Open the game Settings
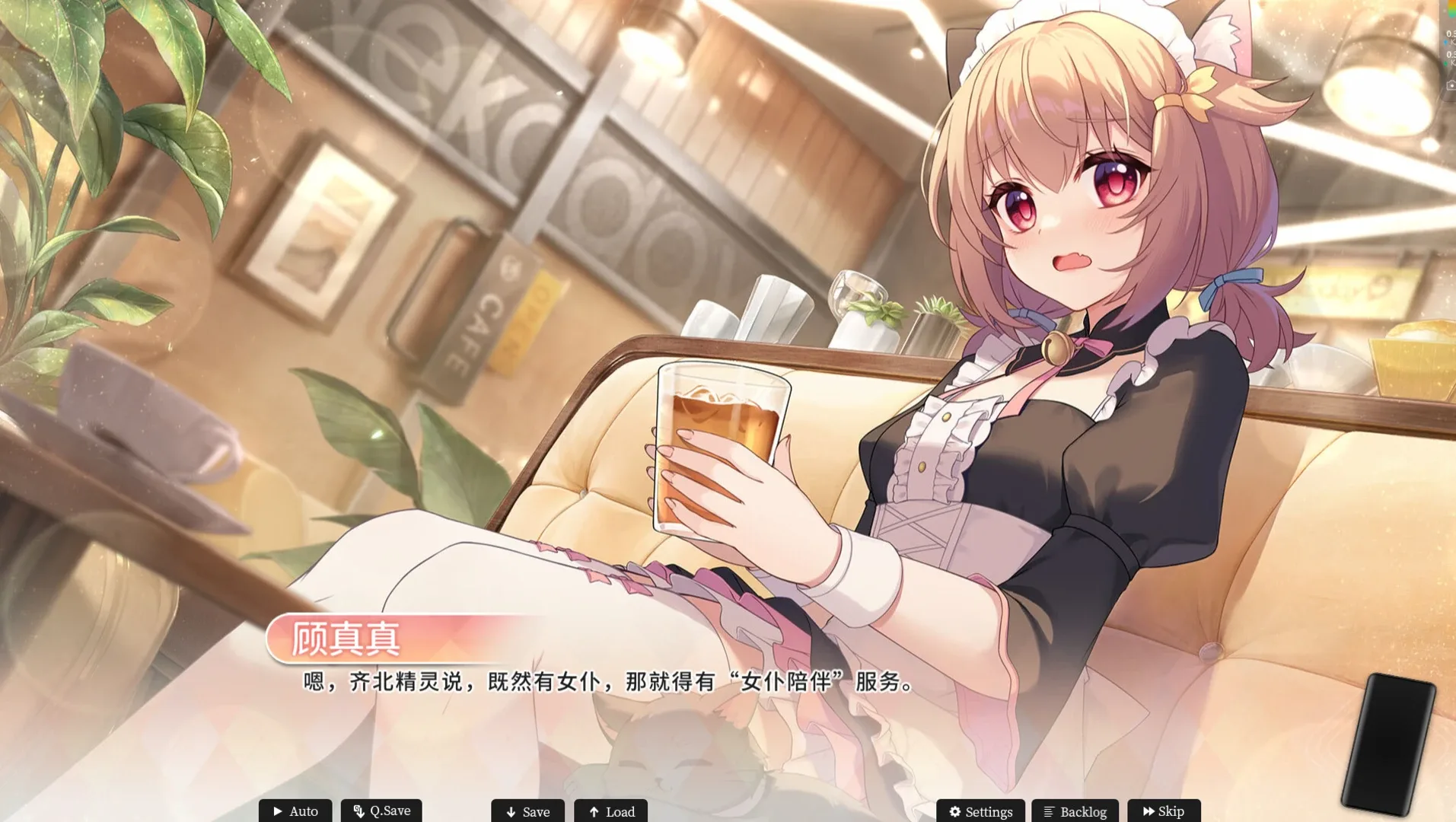 980,811
